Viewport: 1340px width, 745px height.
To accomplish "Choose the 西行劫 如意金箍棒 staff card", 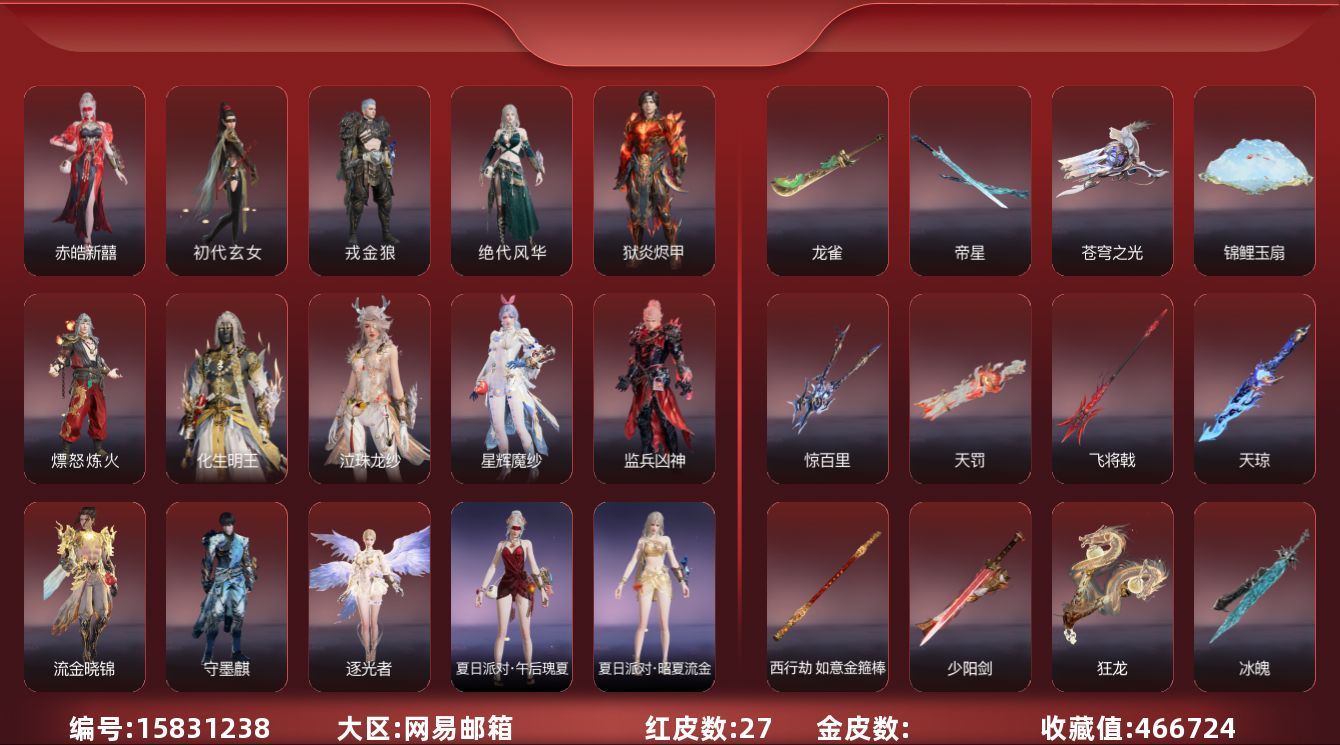I will tap(827, 596).
